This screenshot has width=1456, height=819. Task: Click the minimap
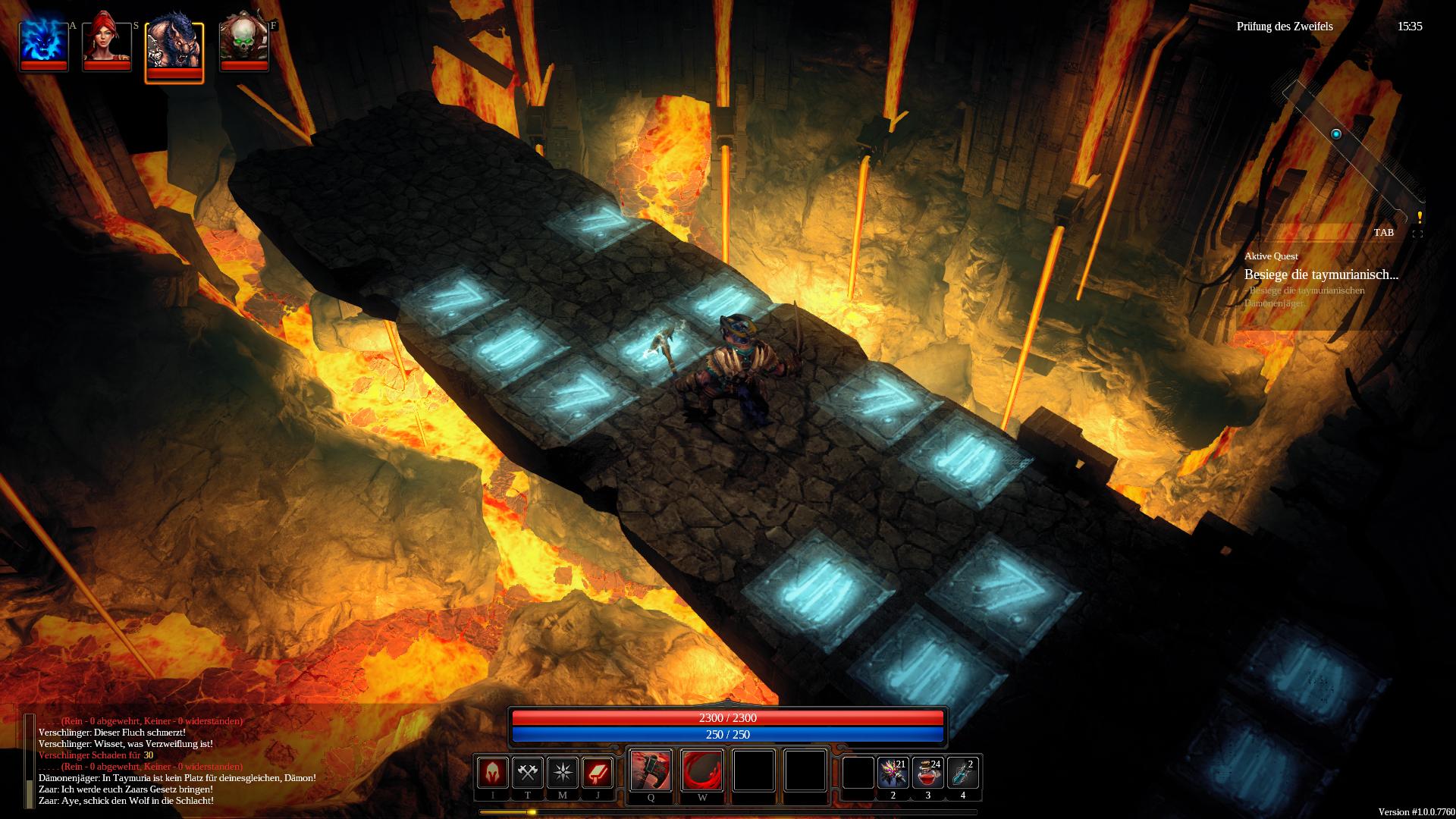(x=1342, y=152)
